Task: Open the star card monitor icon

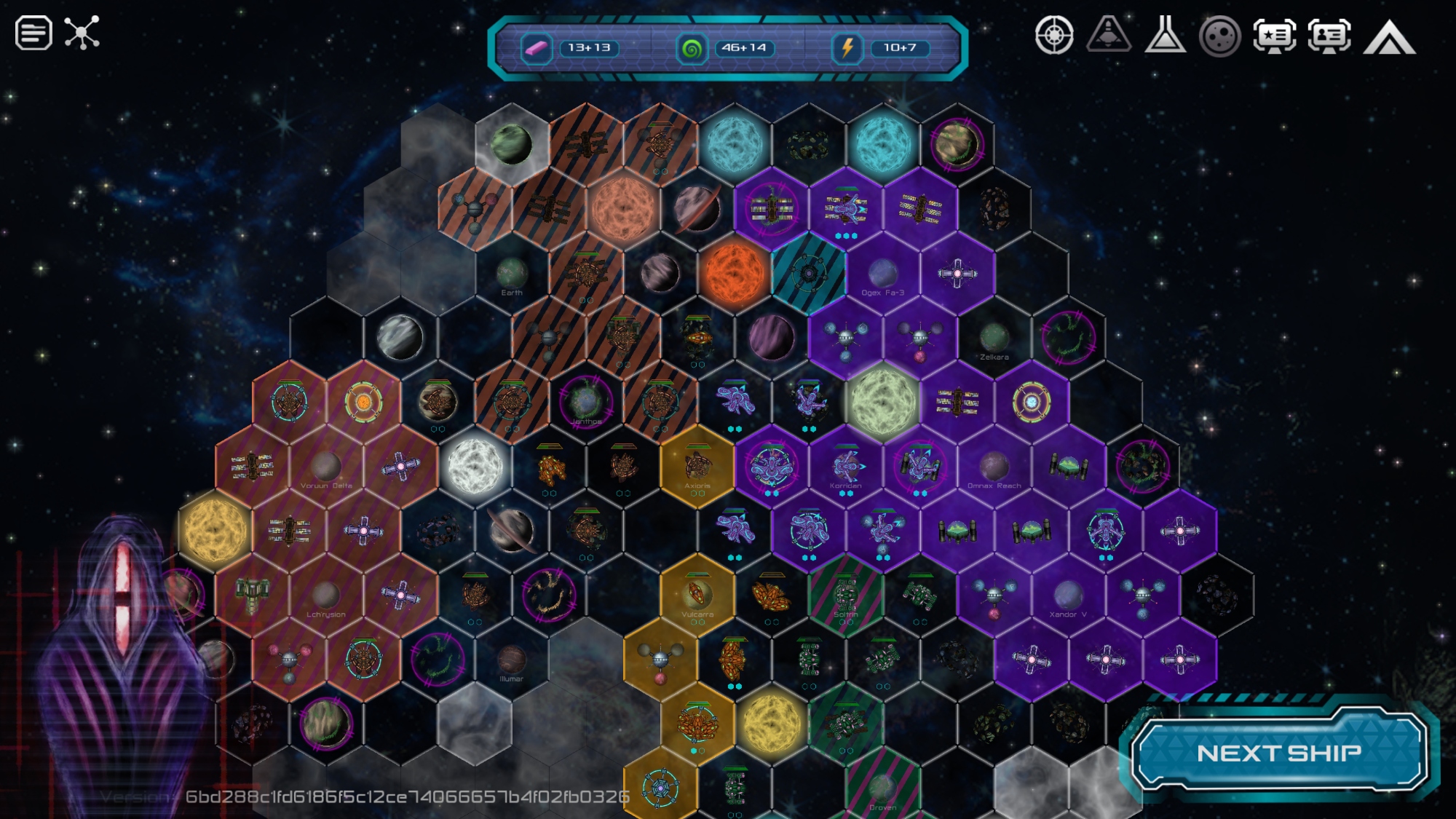Action: point(1275,36)
